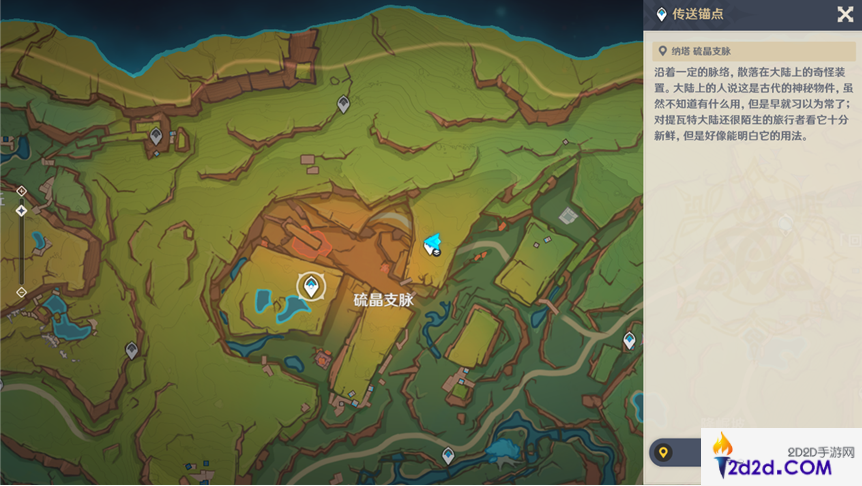Screen dimensions: 862x486
Task: Pick the blue waypoint at bottom of map
Action: [448, 455]
